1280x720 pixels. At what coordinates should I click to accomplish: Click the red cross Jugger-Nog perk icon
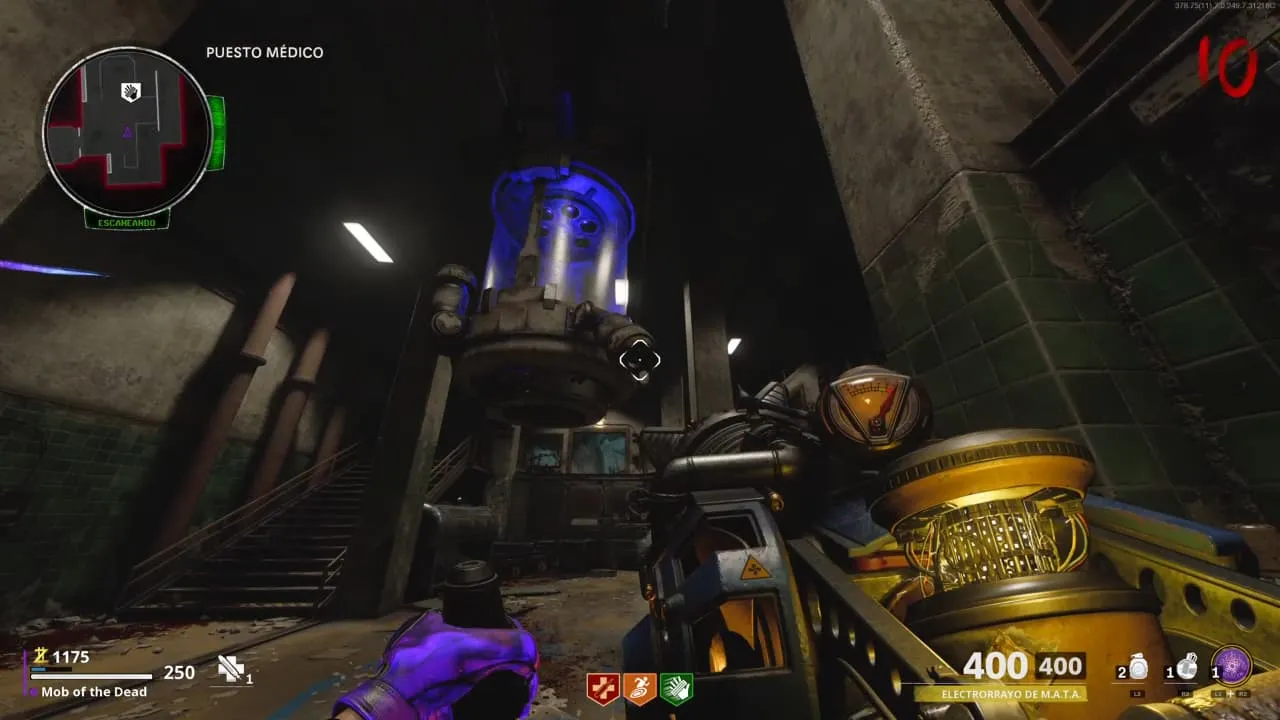[x=603, y=689]
